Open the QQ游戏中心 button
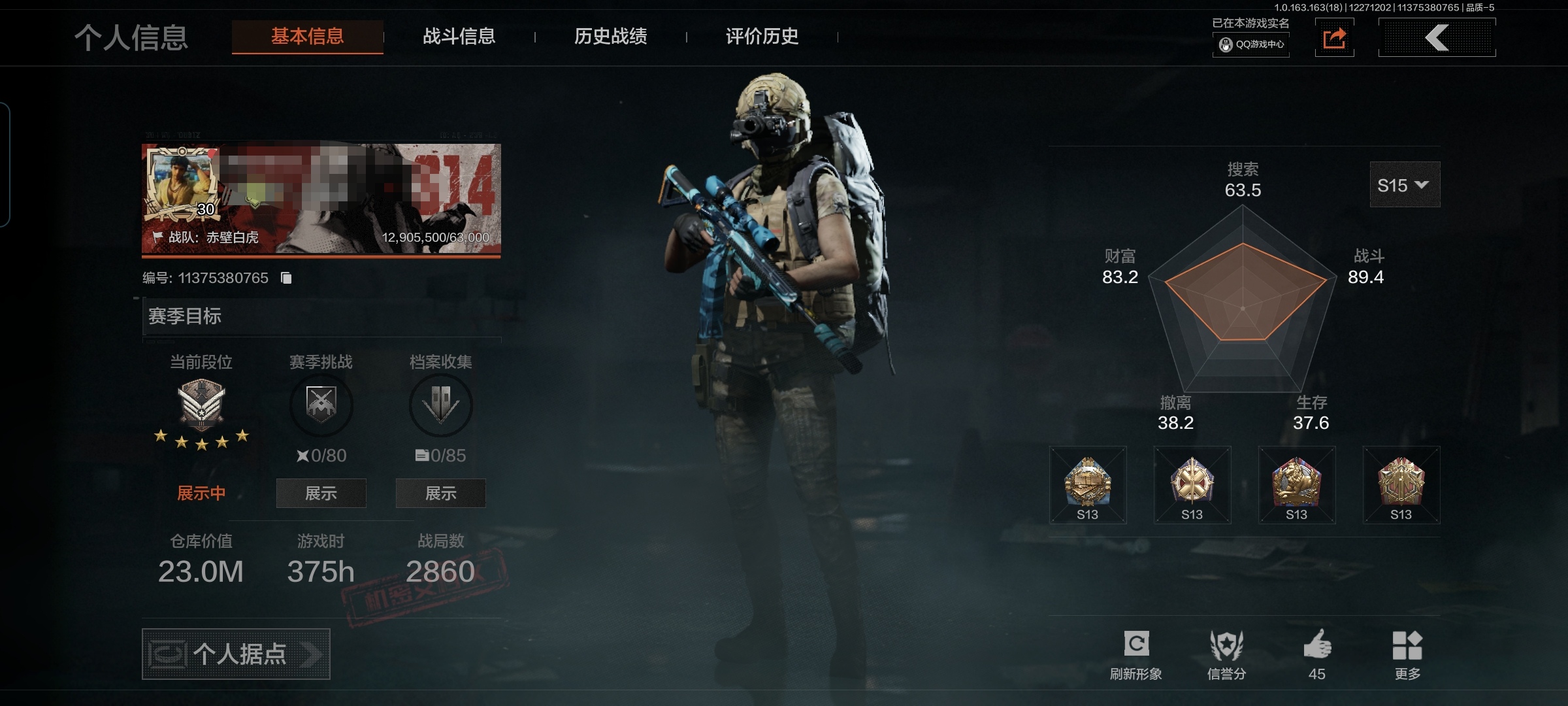Screen dimensions: 1568x706 pos(1251,44)
